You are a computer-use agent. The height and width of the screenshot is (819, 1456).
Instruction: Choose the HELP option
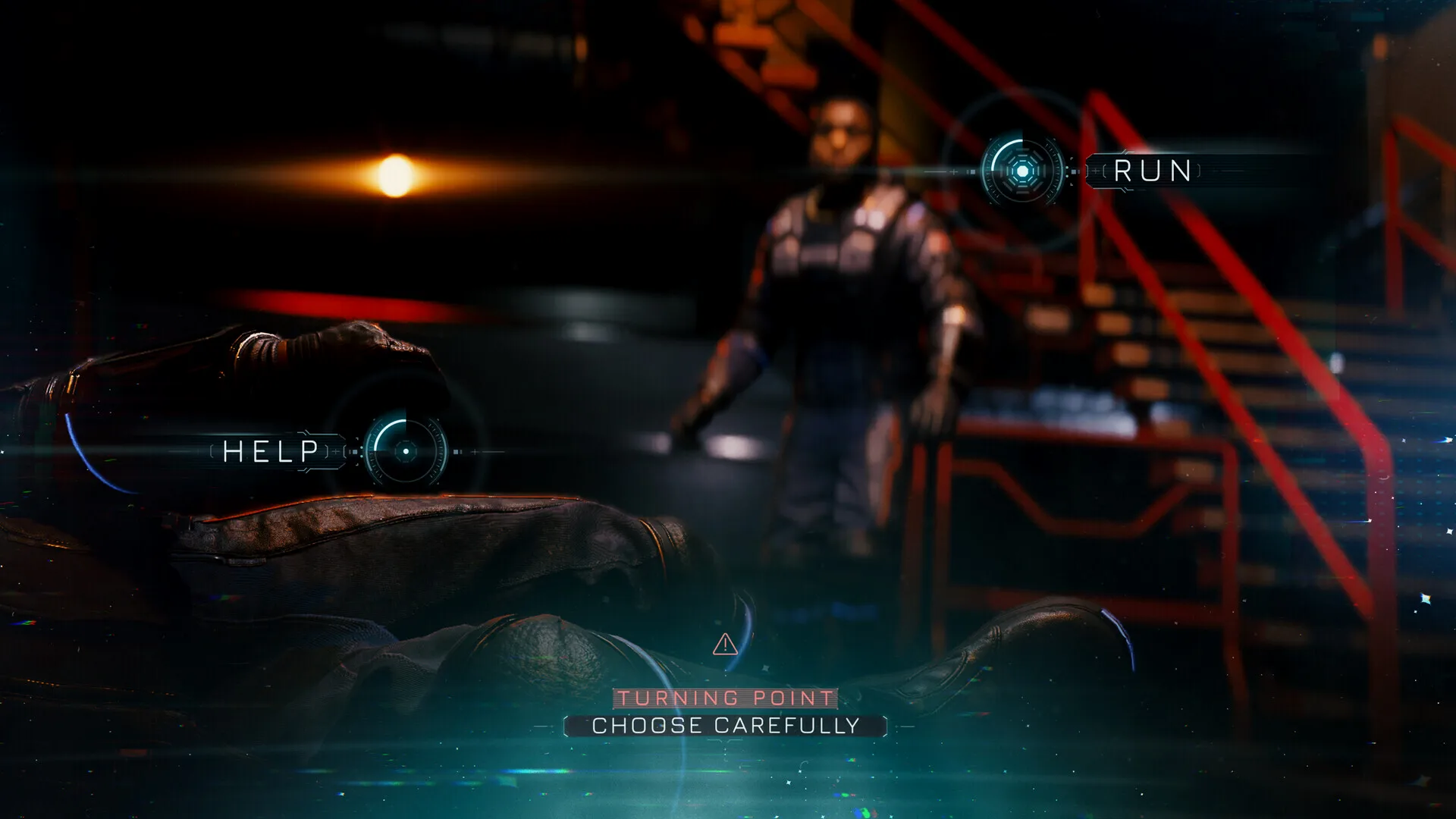point(405,451)
